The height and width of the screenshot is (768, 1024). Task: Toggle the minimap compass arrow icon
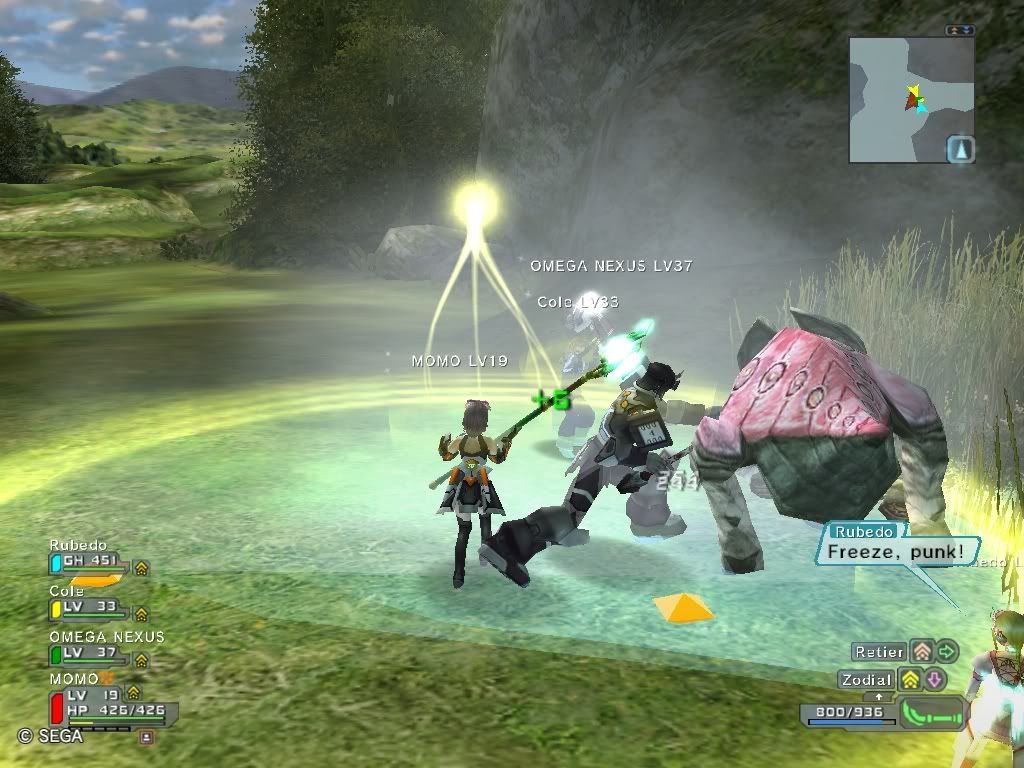click(x=960, y=149)
